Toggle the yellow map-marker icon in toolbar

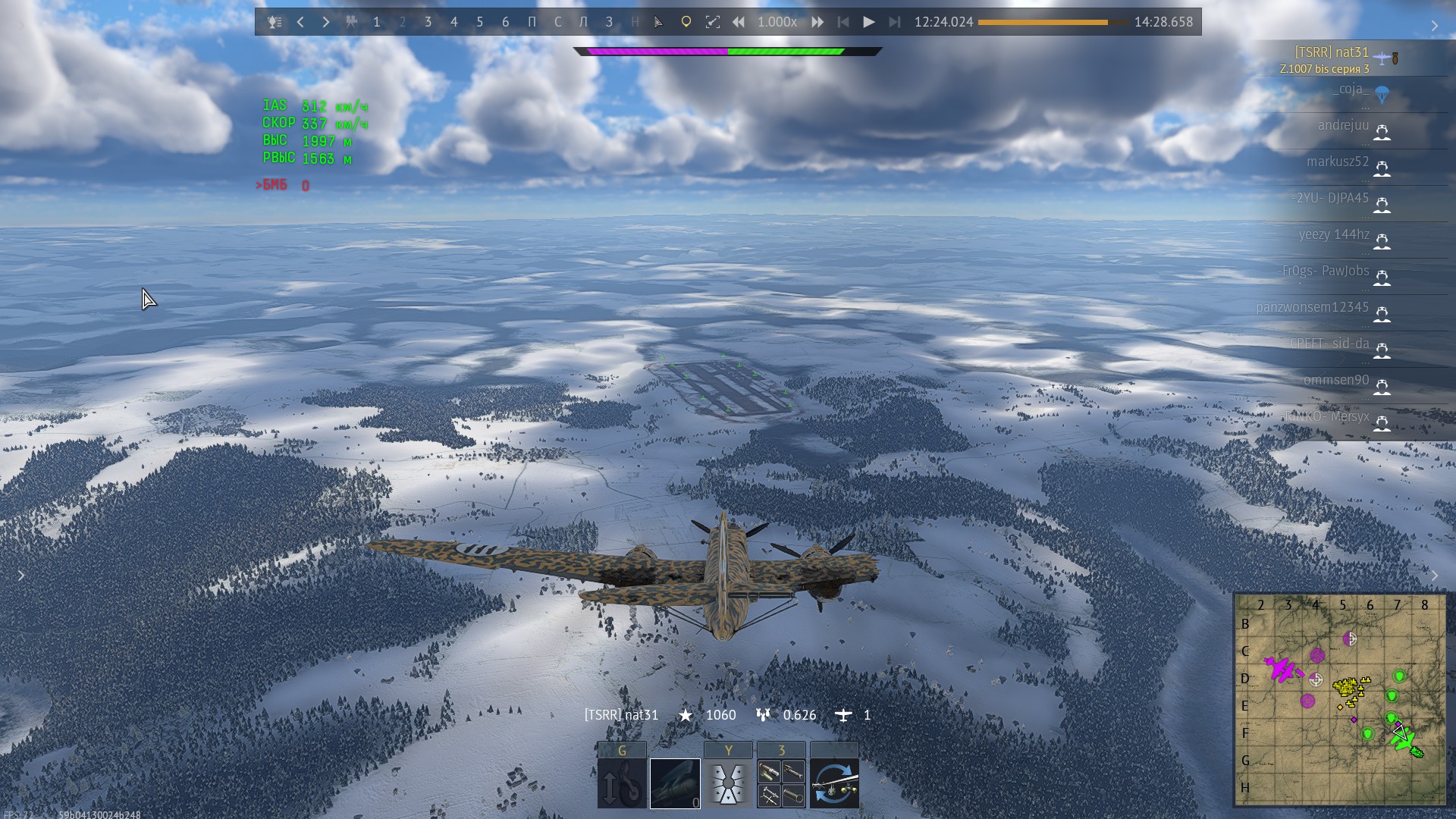(x=686, y=22)
